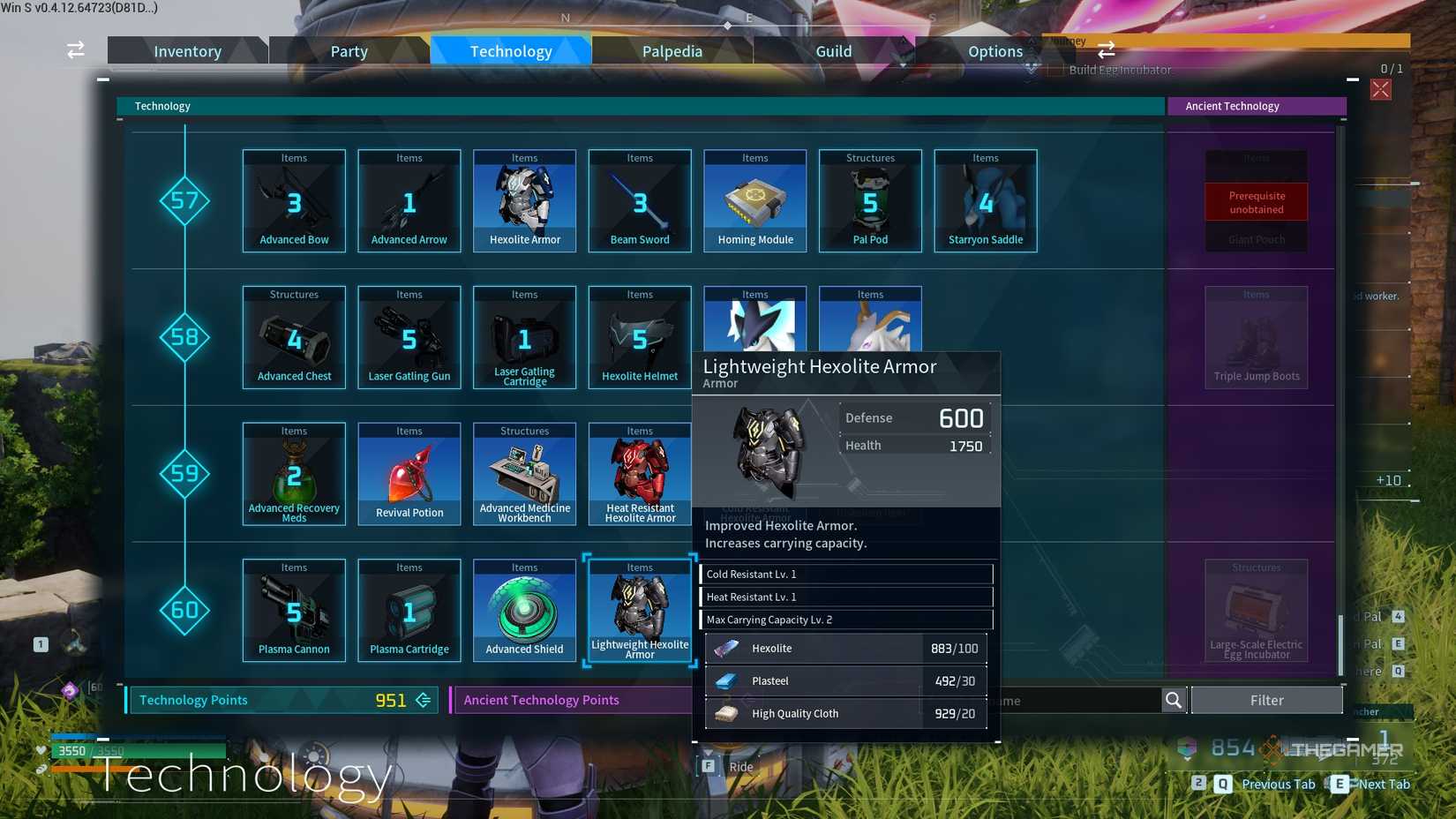Select the Advanced Medicine Workbench technology
The height and width of the screenshot is (819, 1456).
click(x=524, y=474)
